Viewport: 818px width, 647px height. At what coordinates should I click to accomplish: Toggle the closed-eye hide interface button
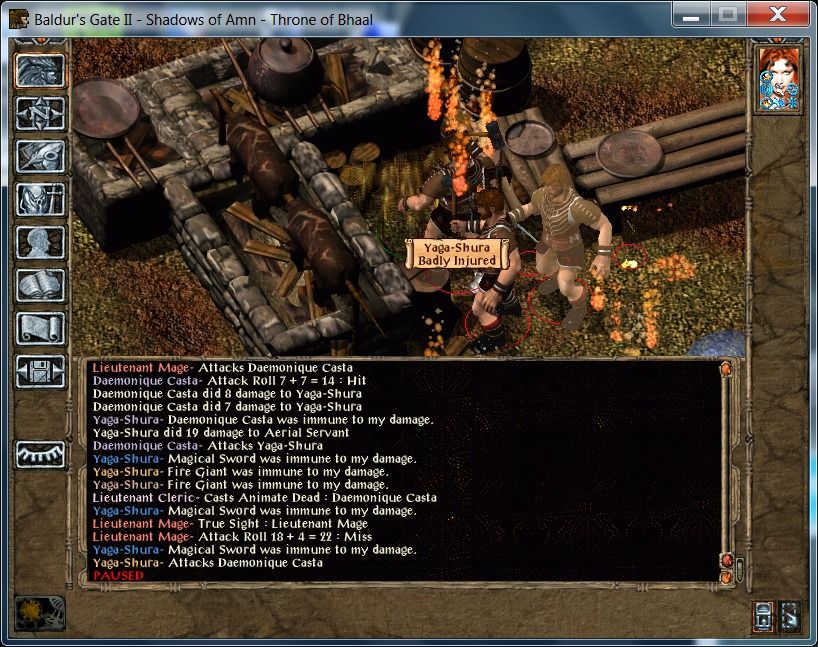click(40, 454)
